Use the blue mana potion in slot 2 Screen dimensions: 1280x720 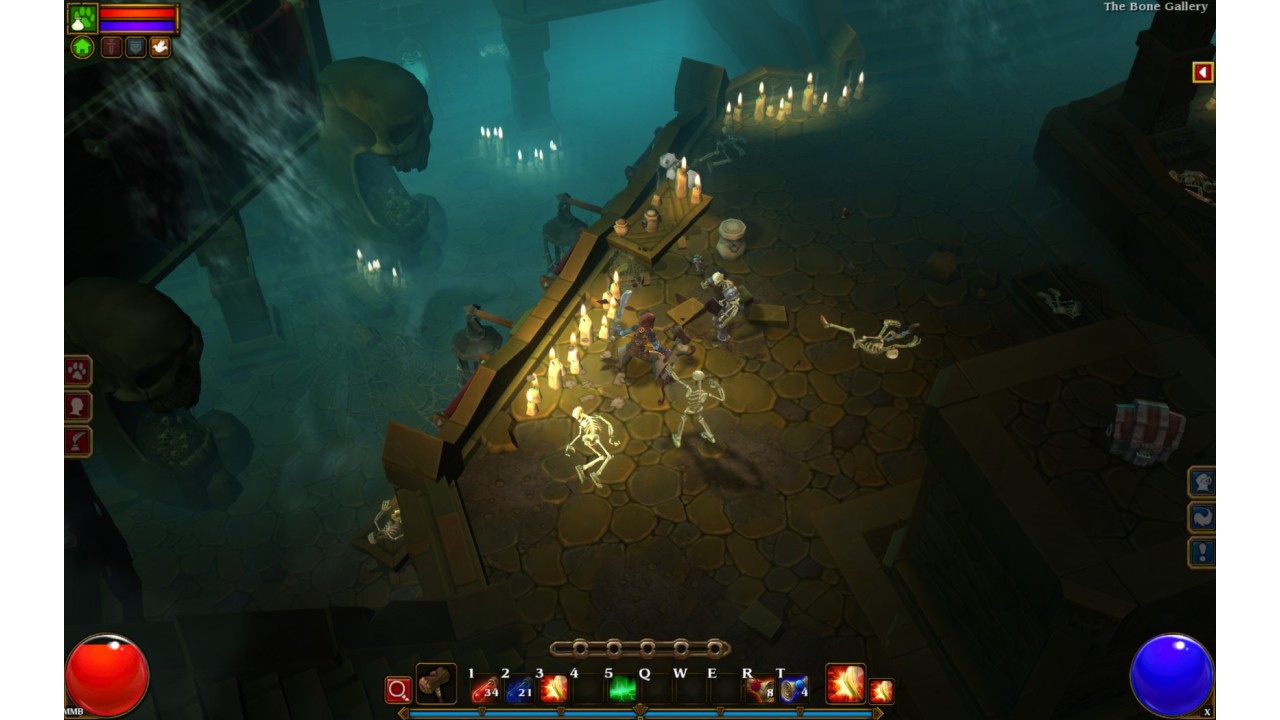(519, 689)
